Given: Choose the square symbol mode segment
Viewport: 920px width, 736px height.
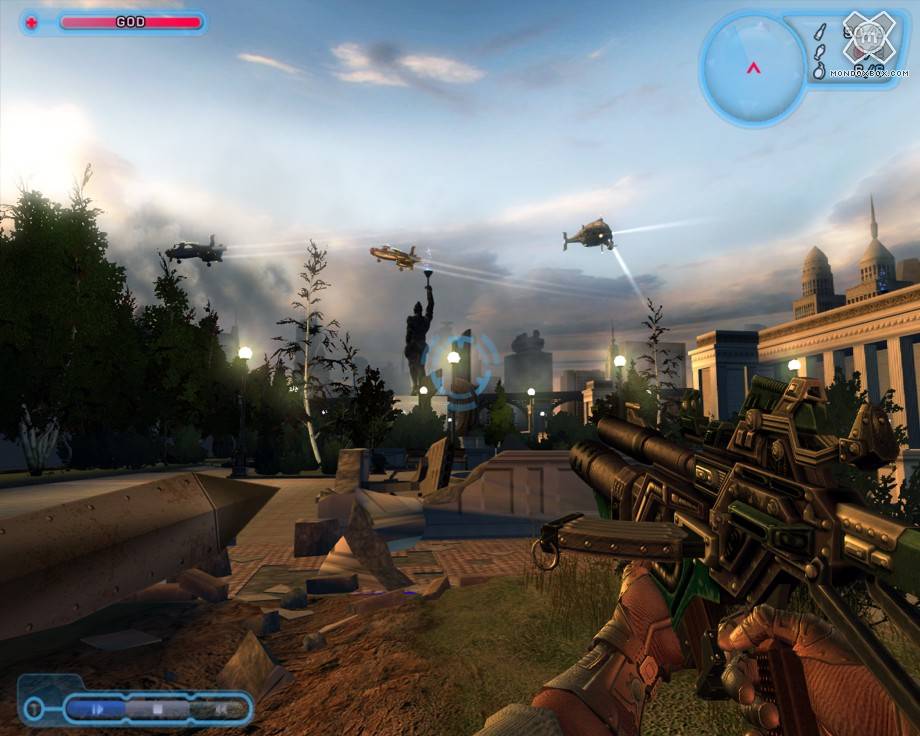Looking at the screenshot, I should point(158,709).
